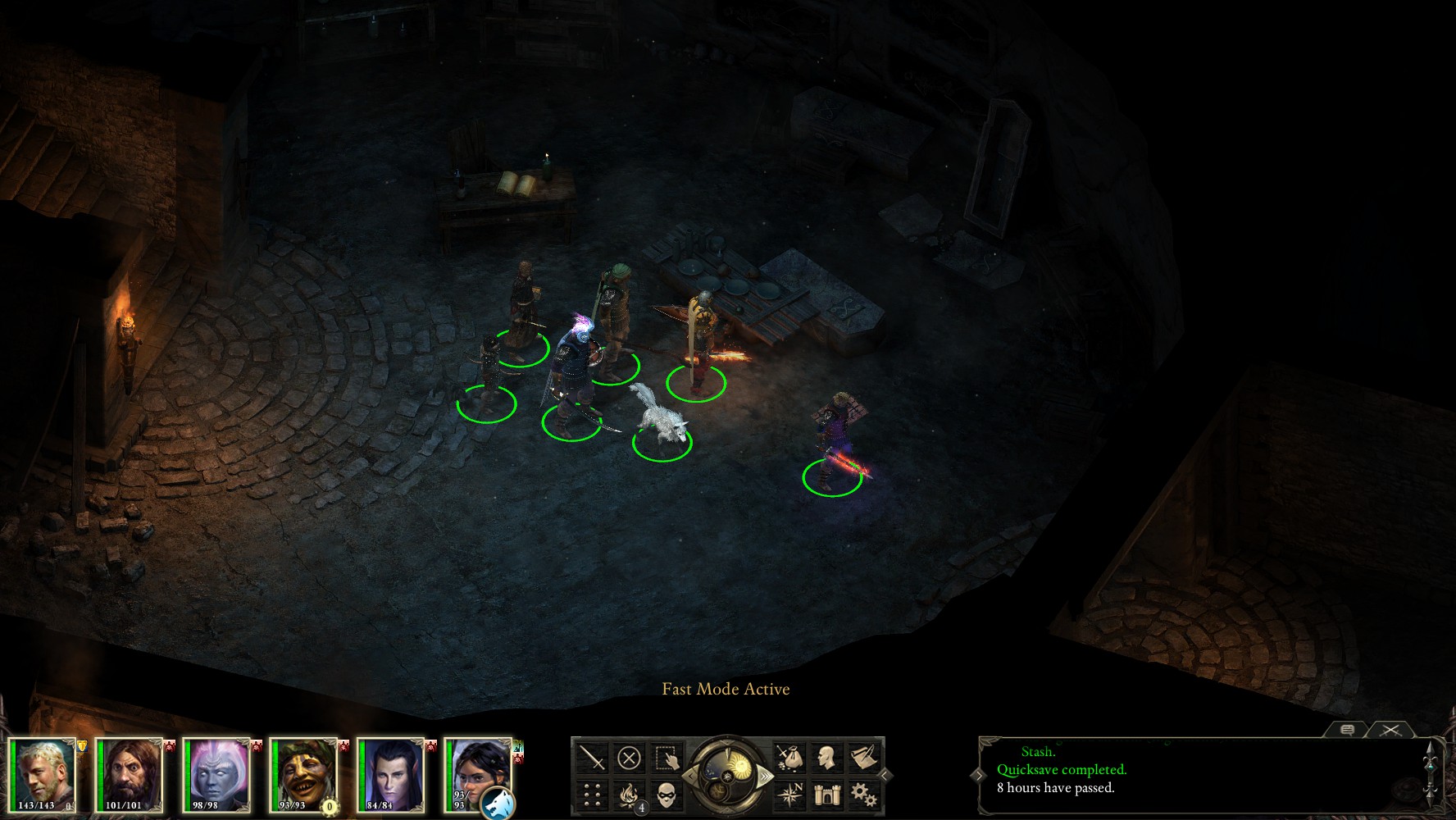
Task: Click the circled X cancel action button
Action: (629, 758)
